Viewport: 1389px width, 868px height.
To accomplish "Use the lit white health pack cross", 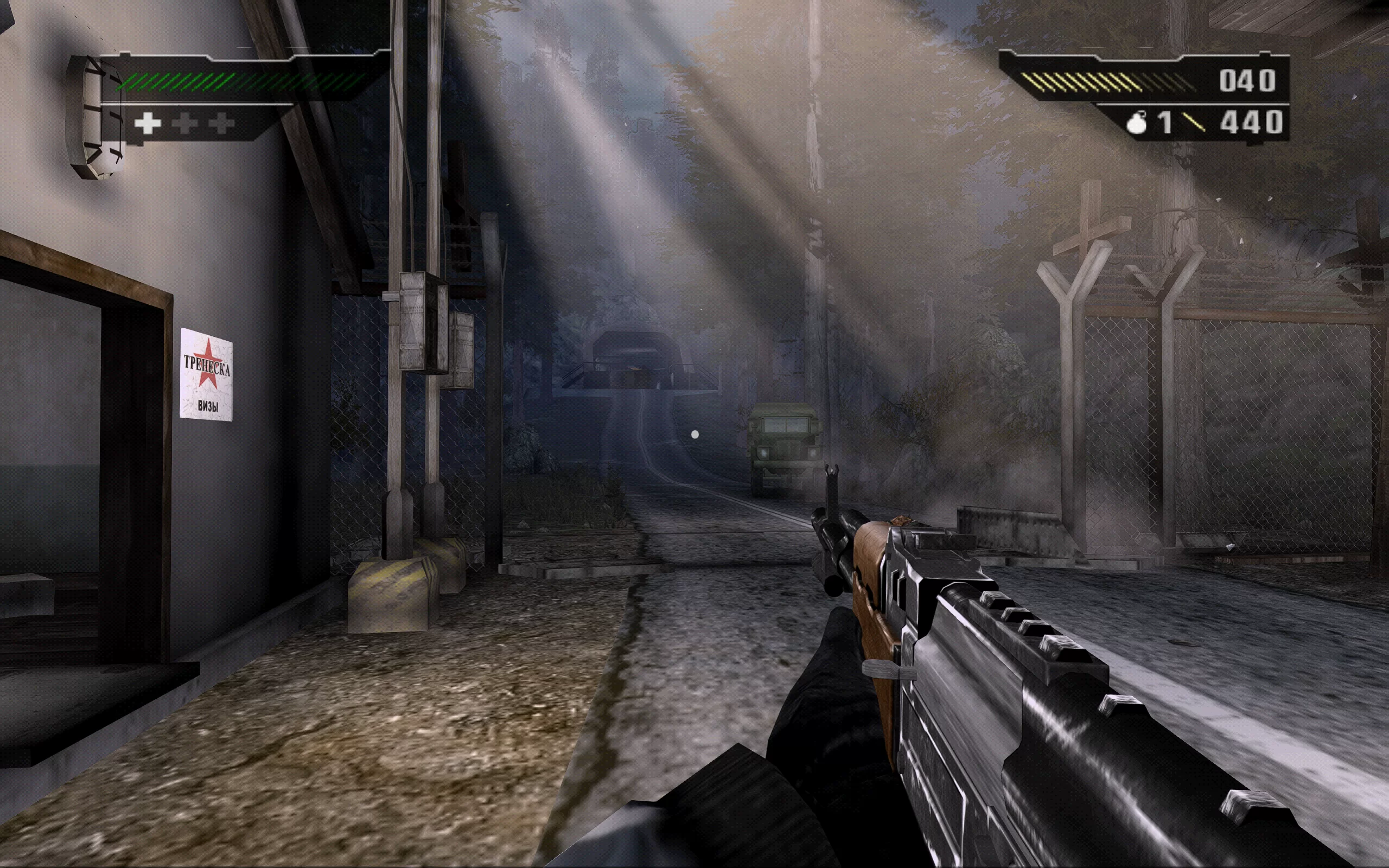I will point(148,124).
